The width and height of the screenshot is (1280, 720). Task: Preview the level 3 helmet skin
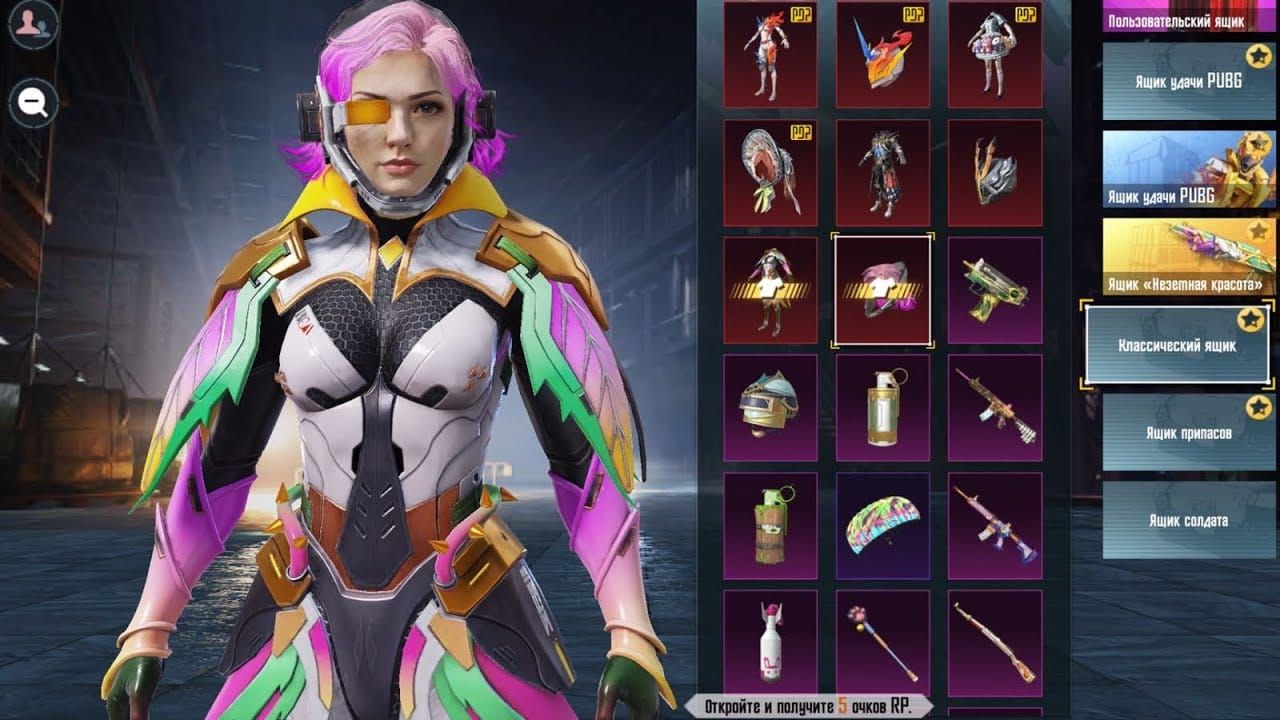click(x=770, y=408)
